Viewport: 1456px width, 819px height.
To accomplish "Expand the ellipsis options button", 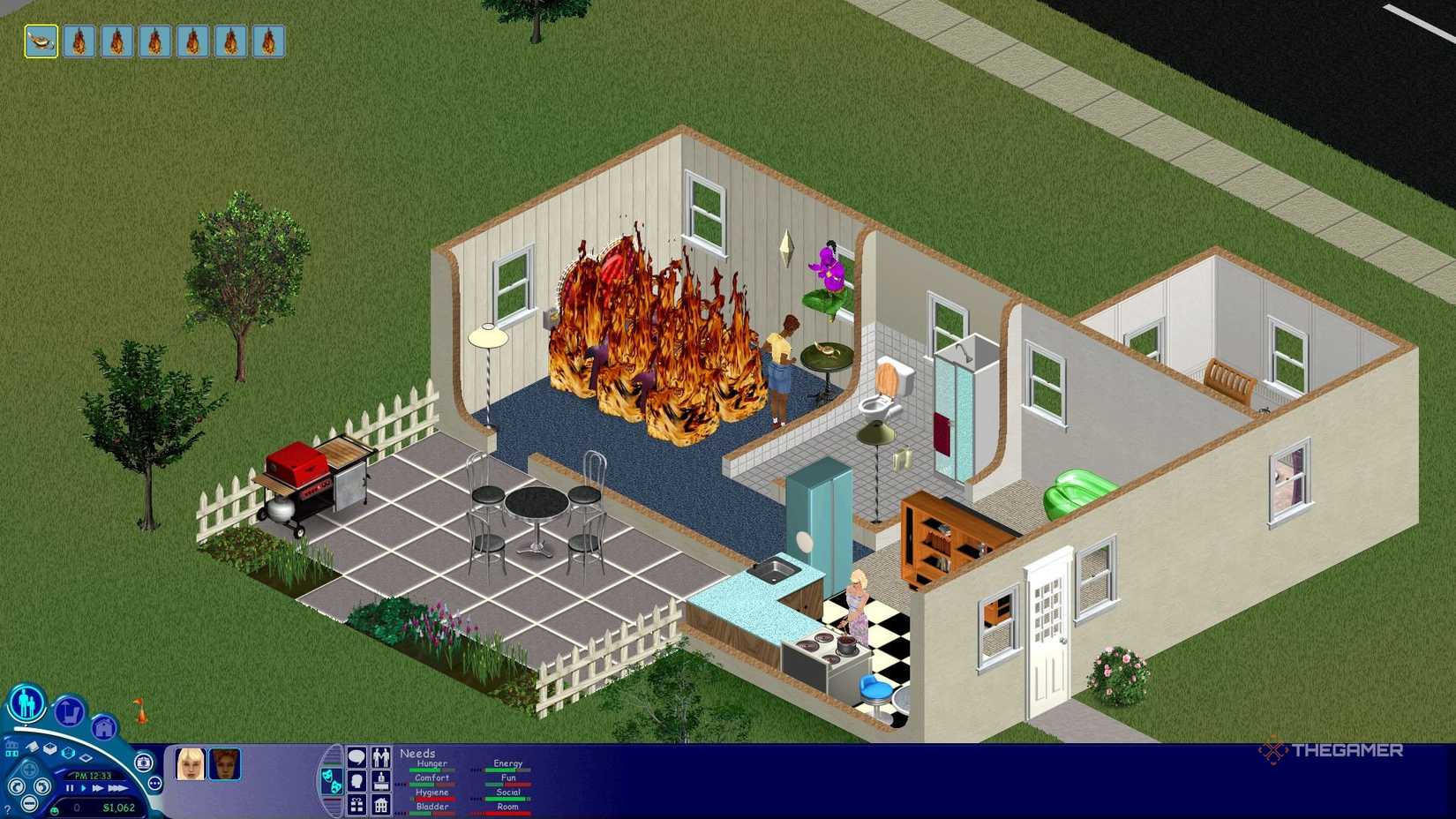I will [x=154, y=784].
